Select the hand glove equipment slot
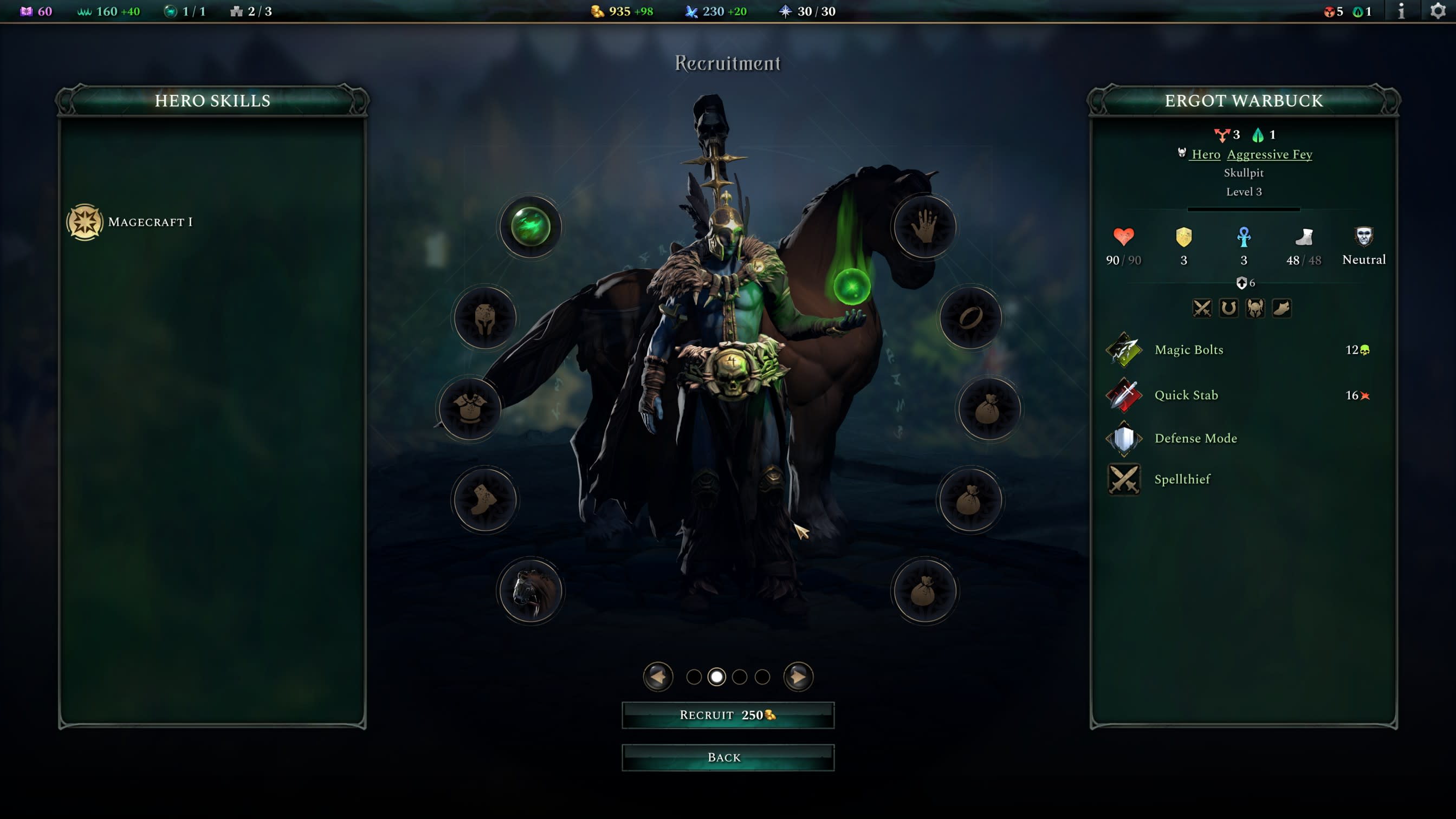Image resolution: width=1456 pixels, height=819 pixels. (x=924, y=227)
